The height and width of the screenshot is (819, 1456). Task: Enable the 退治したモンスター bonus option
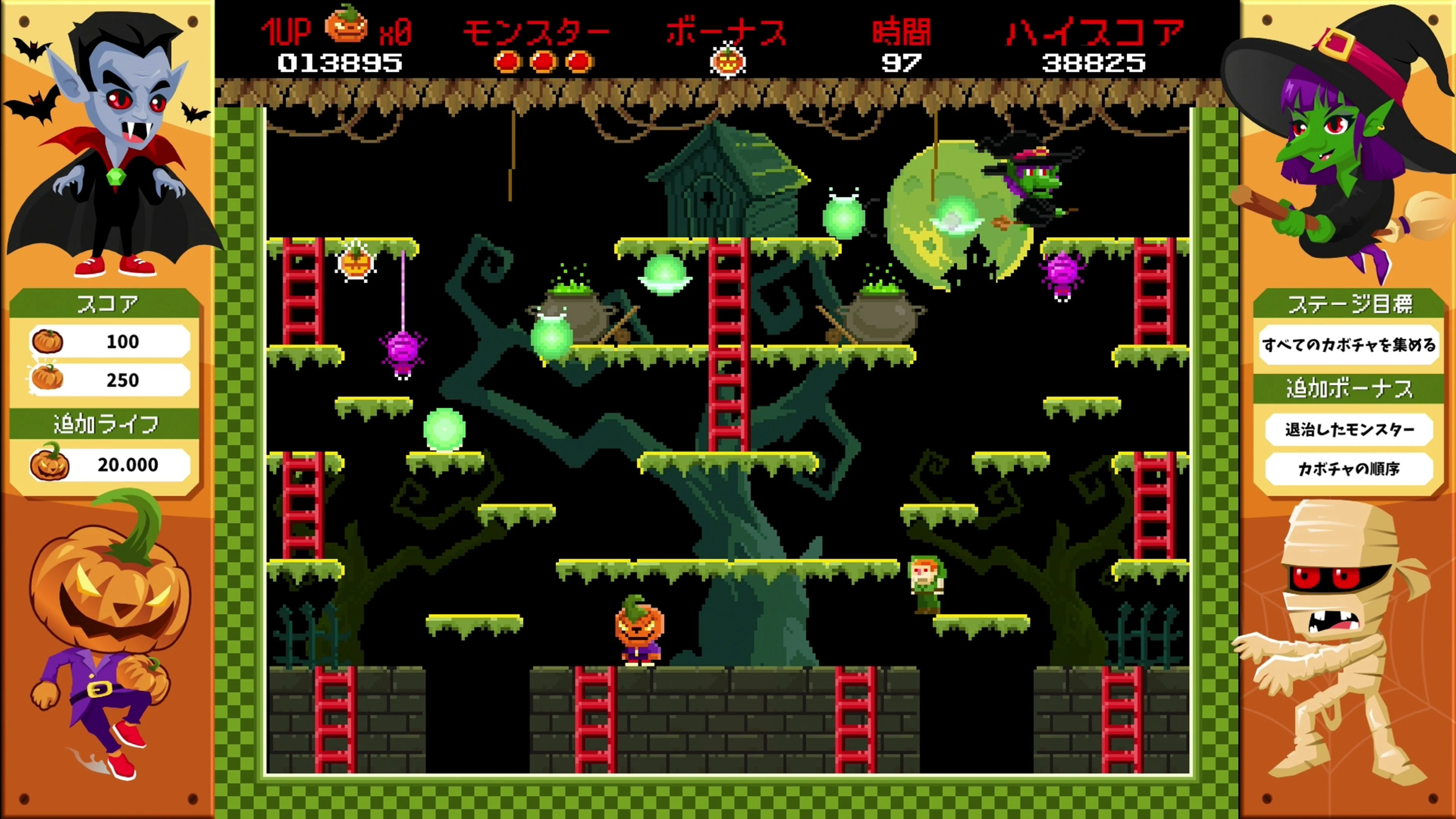[1350, 430]
